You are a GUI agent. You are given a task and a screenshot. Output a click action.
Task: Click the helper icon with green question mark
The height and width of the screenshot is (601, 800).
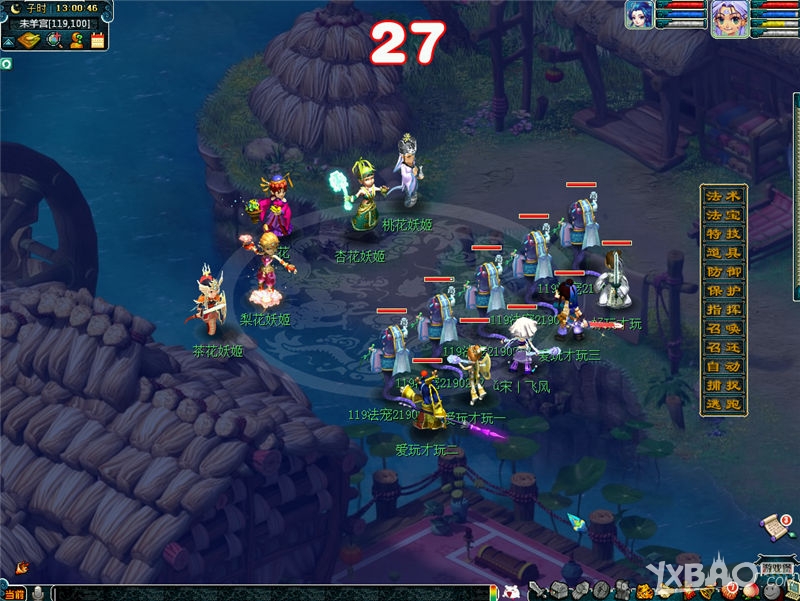pyautogui.click(x=76, y=40)
